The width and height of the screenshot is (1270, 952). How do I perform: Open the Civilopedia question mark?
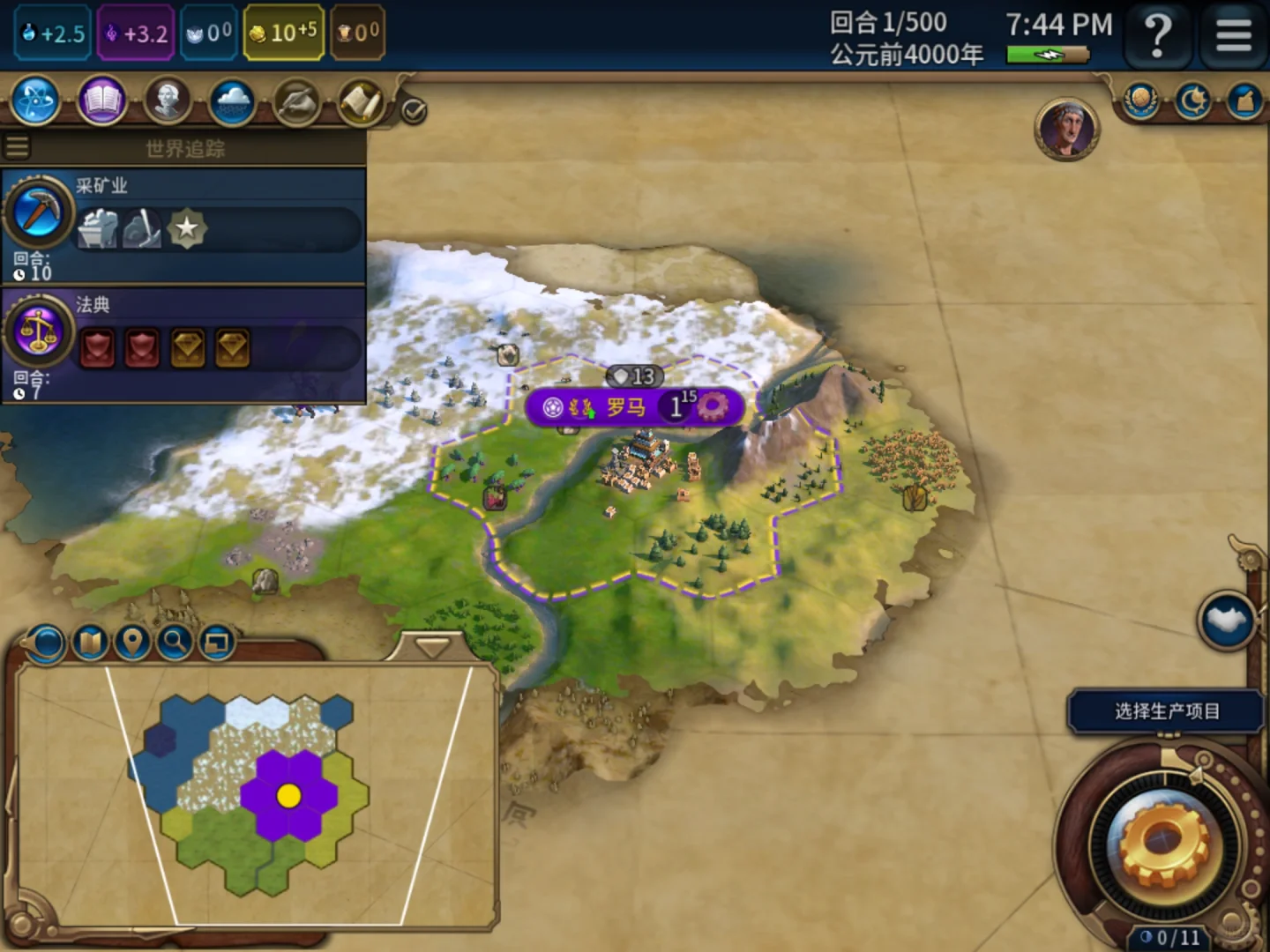[x=1158, y=37]
